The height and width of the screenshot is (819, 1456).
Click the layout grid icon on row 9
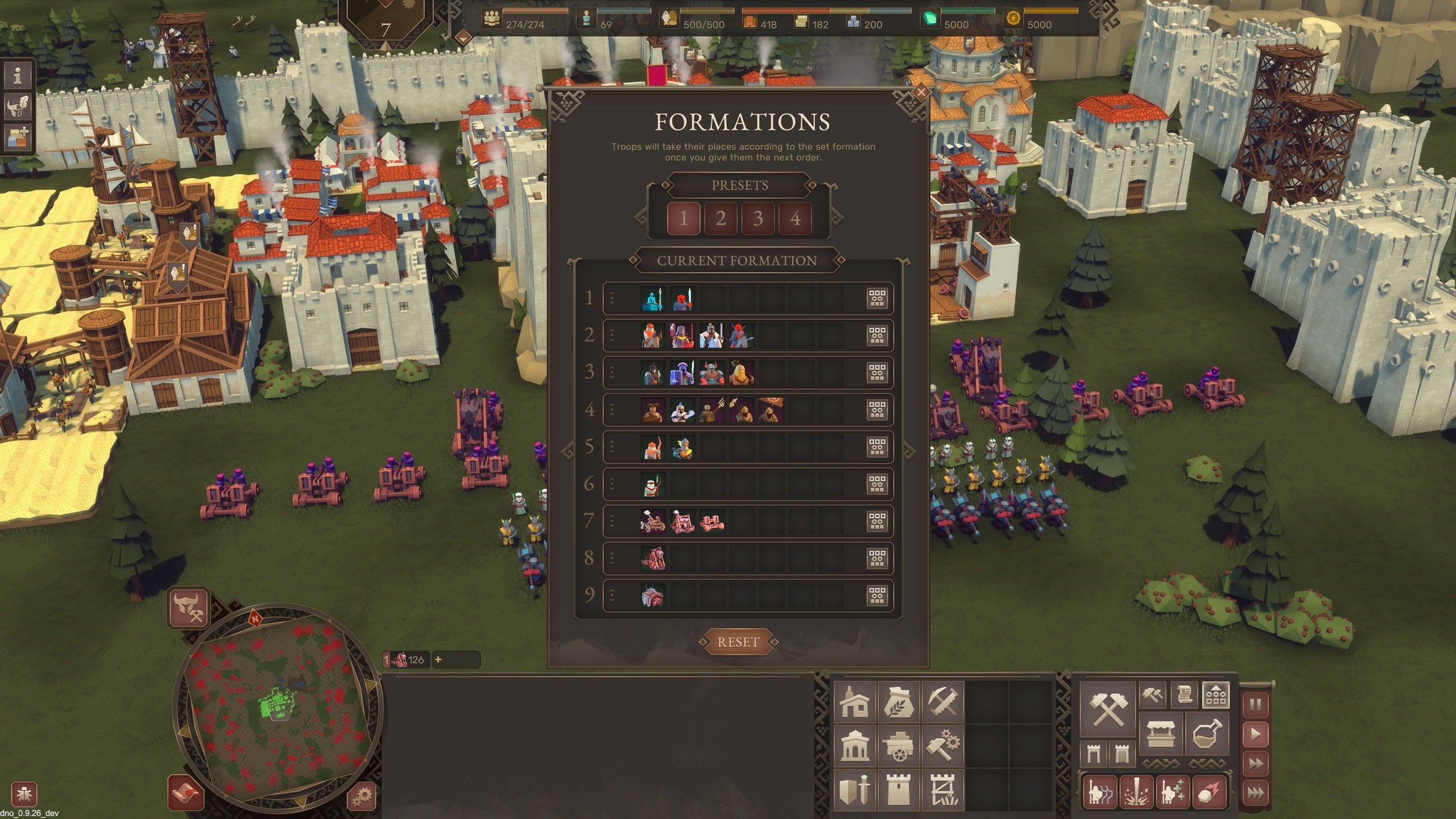tap(877, 595)
